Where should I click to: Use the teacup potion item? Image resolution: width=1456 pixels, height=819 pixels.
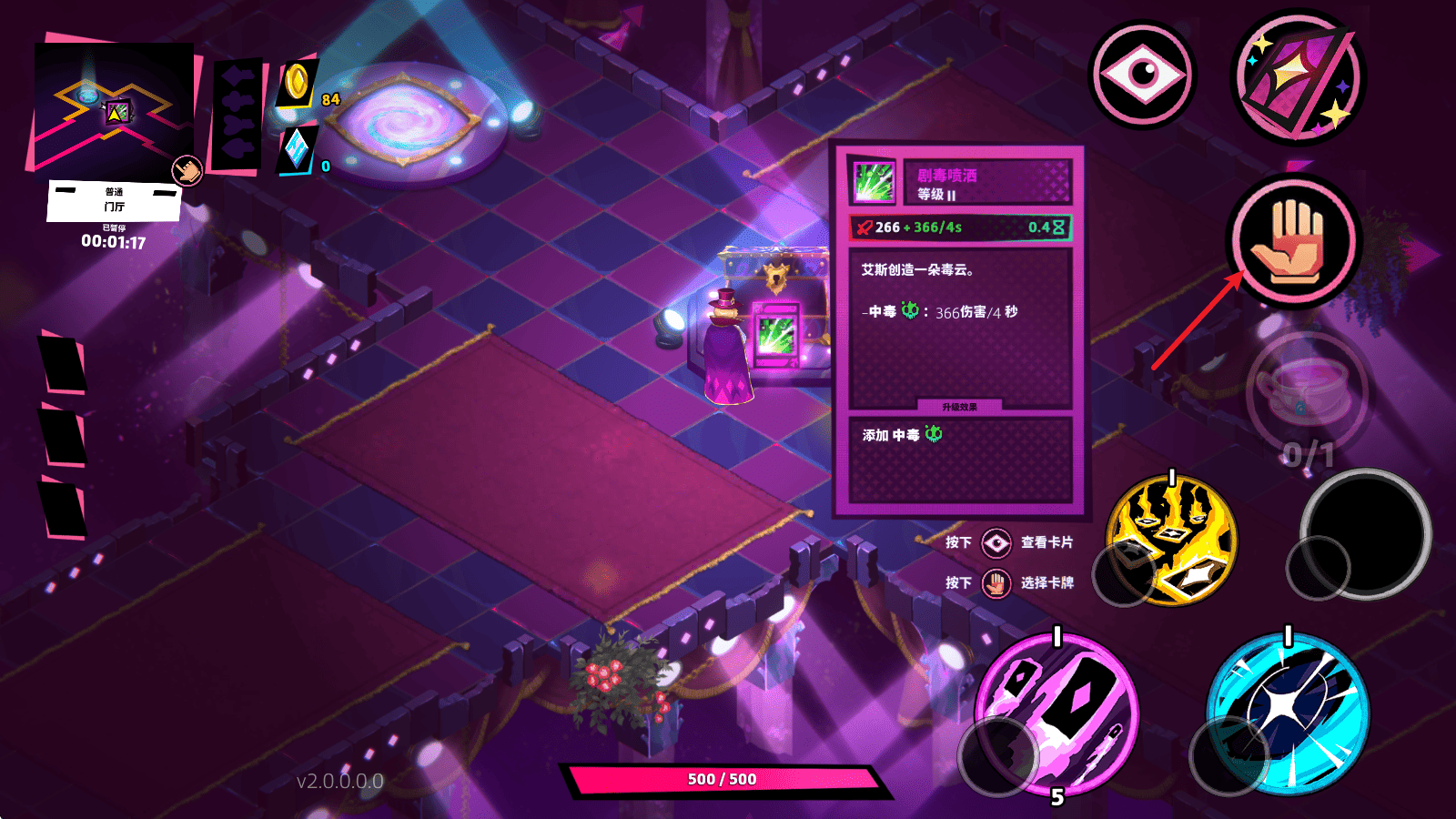pyautogui.click(x=1306, y=391)
